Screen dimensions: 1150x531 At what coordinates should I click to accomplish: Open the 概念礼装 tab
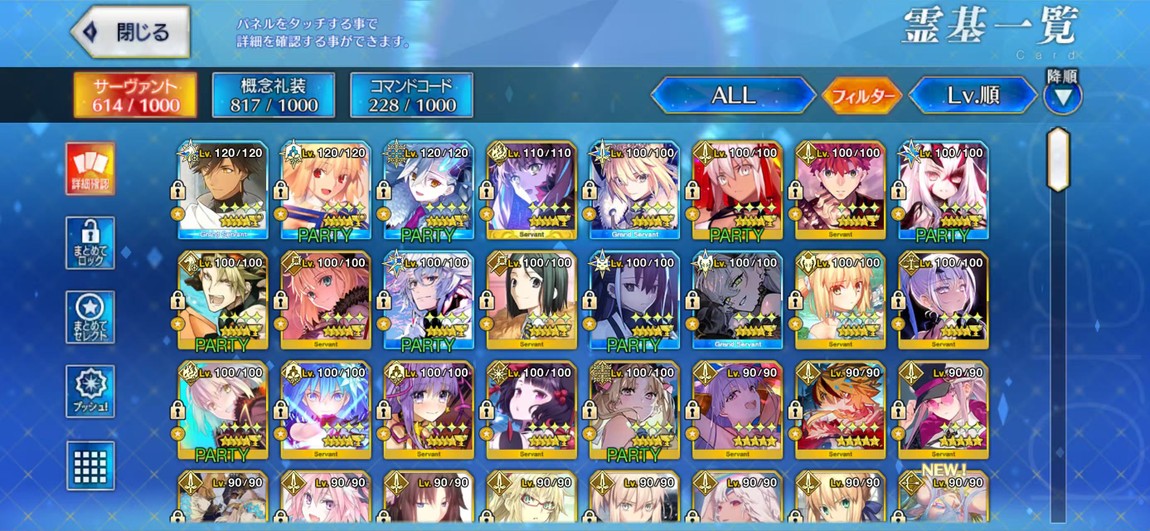273,94
